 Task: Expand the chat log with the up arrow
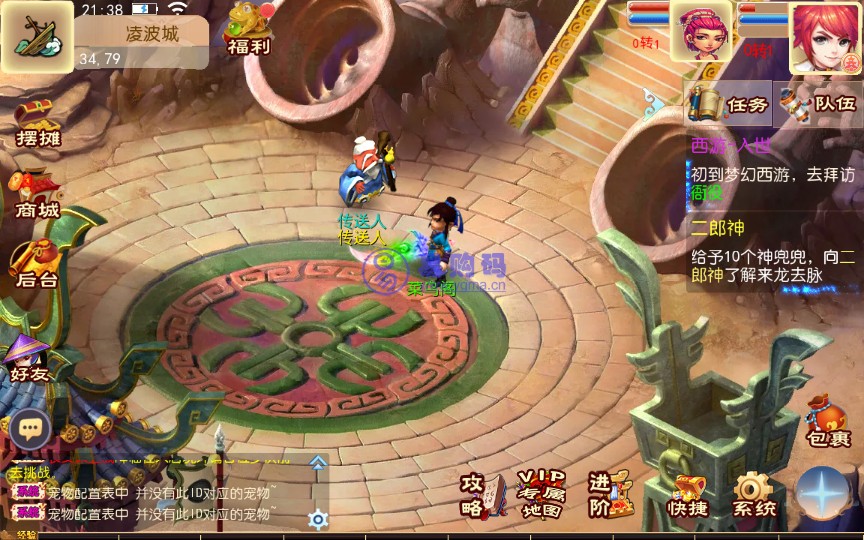318,463
